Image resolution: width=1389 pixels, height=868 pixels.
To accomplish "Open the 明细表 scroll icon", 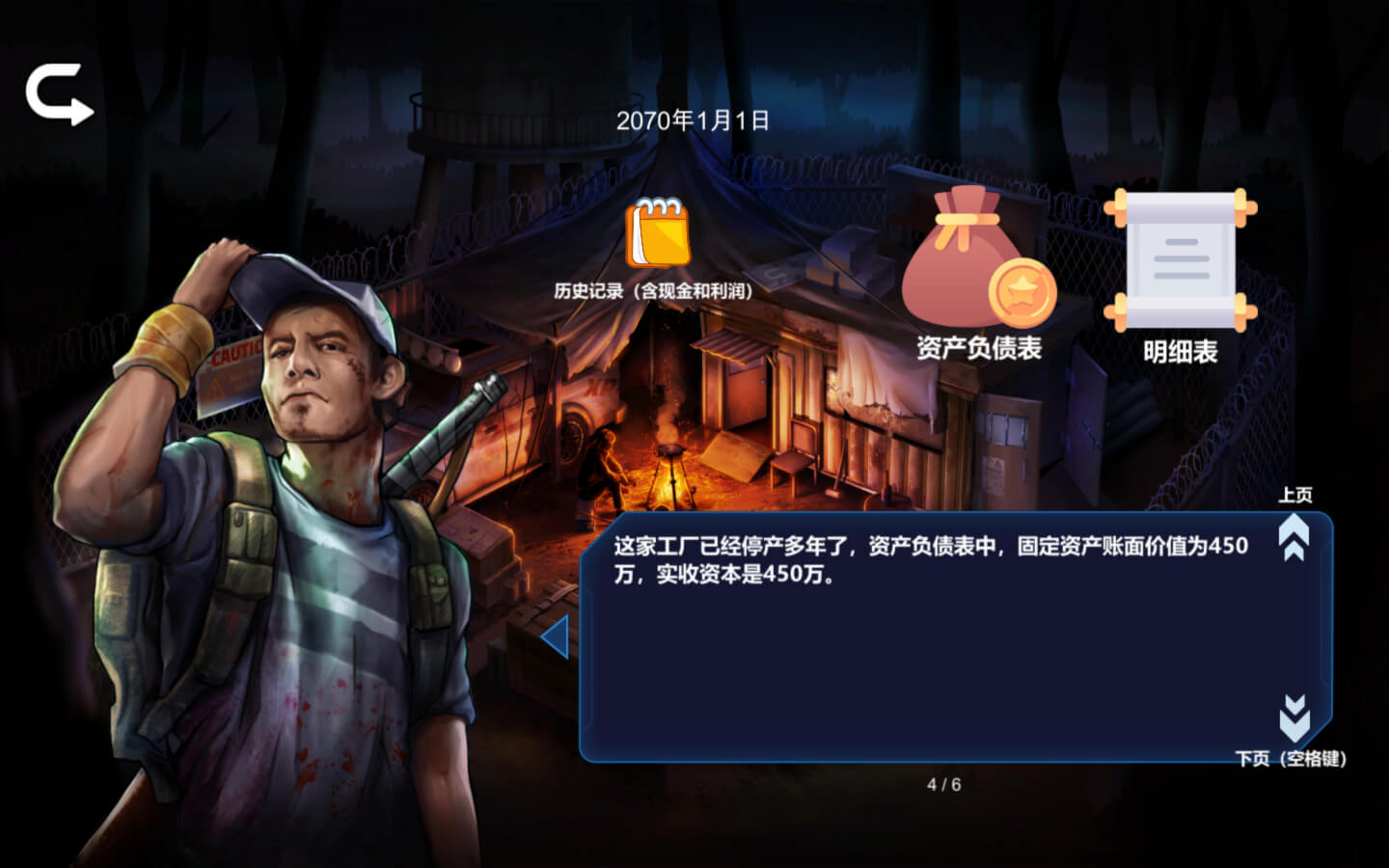I will pyautogui.click(x=1180, y=259).
